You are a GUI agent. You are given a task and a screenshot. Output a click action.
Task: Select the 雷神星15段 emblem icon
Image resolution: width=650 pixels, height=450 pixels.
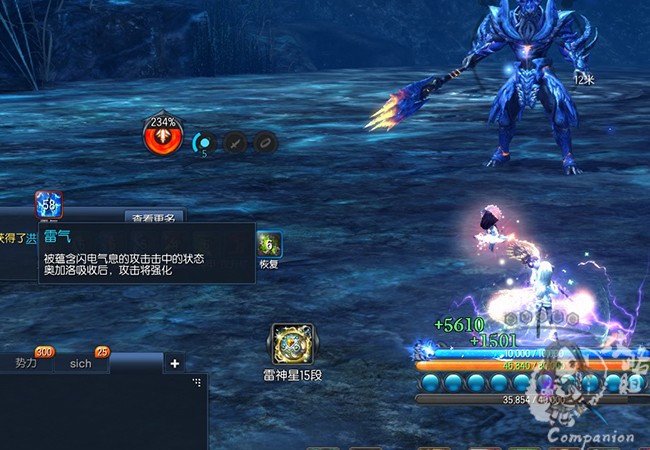coord(292,343)
